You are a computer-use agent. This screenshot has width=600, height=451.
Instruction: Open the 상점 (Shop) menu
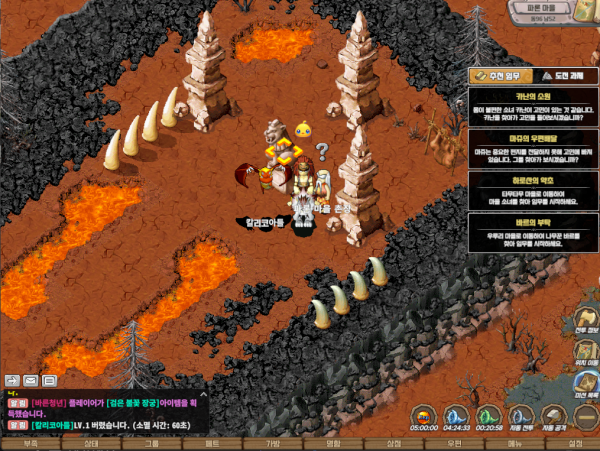pos(394,443)
